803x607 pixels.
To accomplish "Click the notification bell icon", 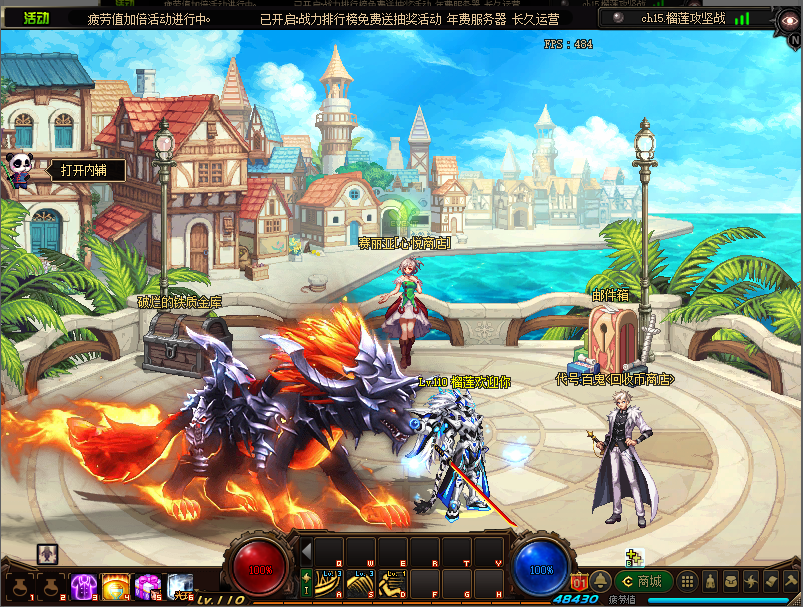I will (601, 581).
